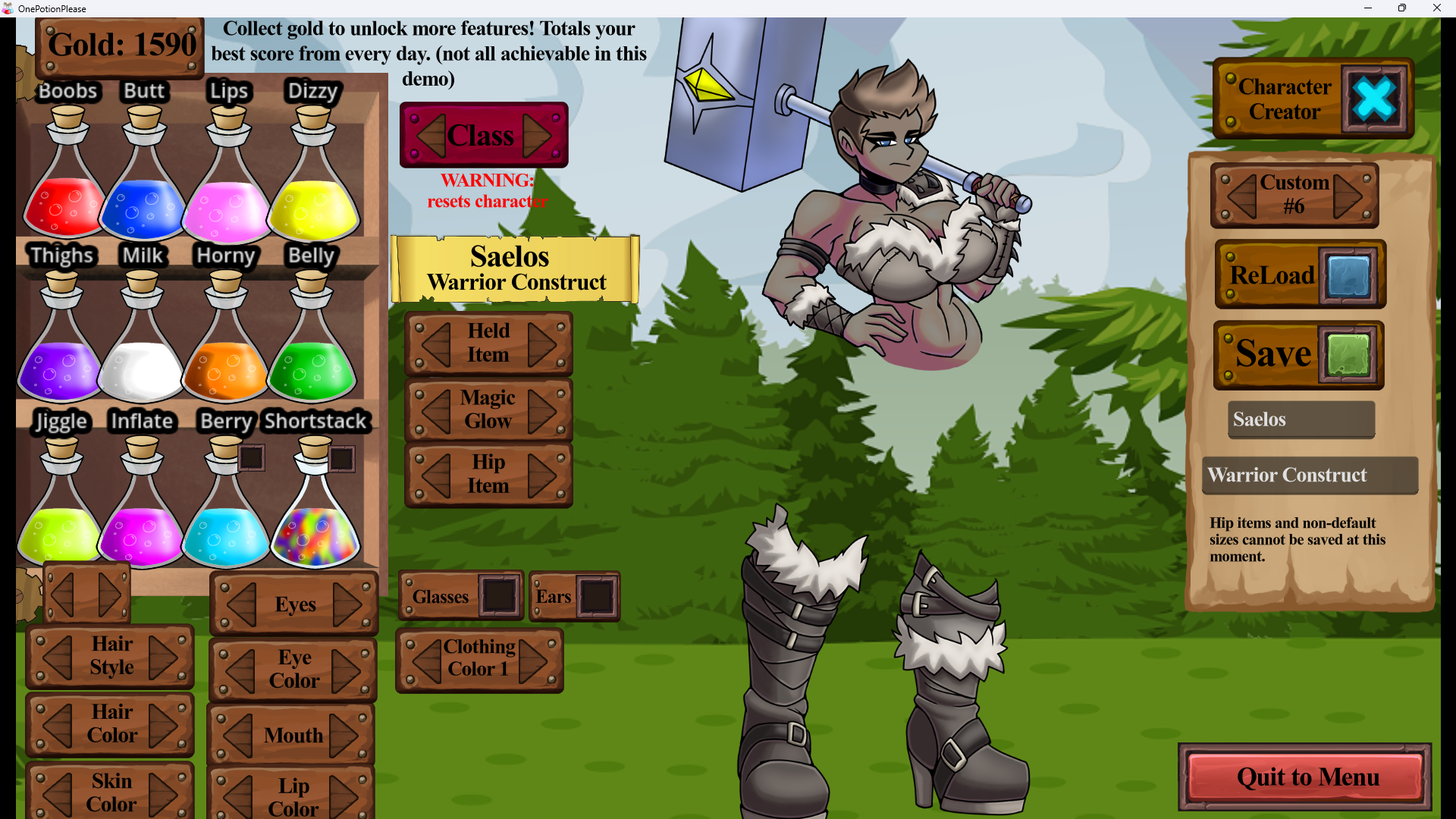
Task: Close the Character Creator with the X
Action: pyautogui.click(x=1376, y=99)
